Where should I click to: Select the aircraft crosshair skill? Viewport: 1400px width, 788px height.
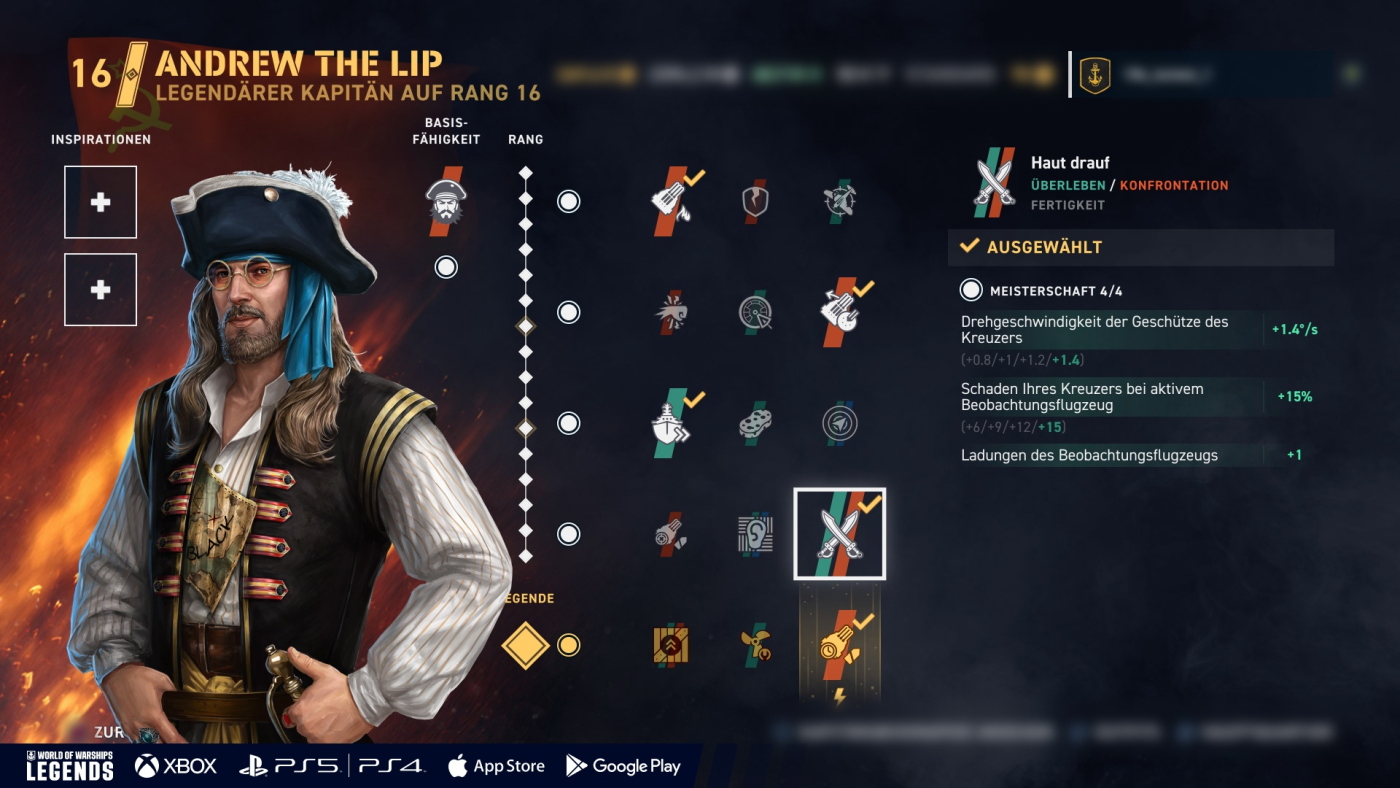(840, 201)
